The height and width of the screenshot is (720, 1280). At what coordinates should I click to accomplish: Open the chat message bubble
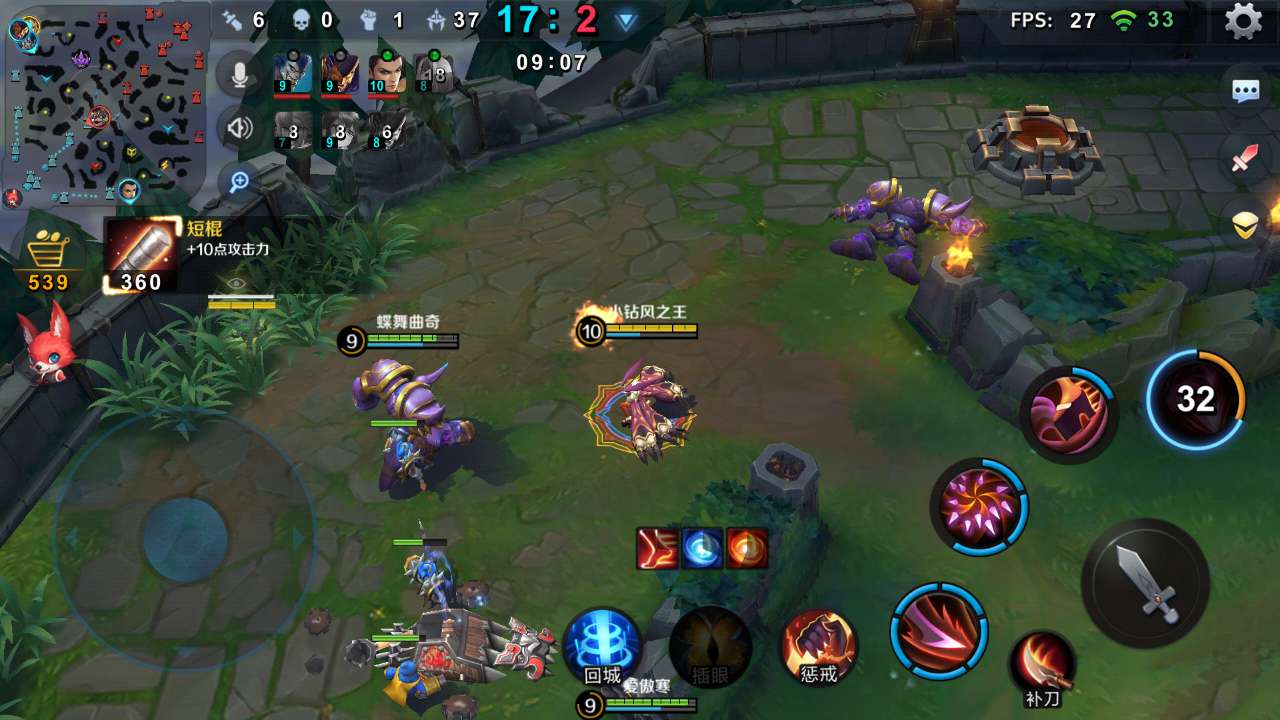1245,92
